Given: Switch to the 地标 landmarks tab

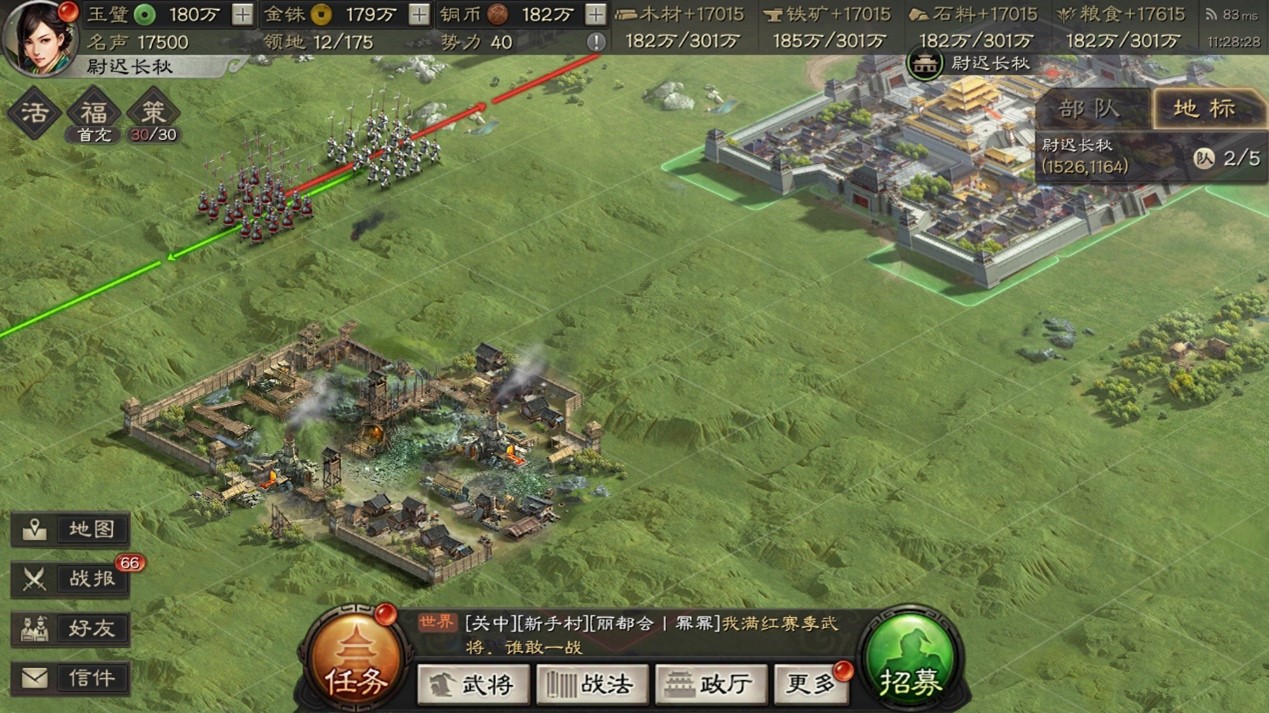Looking at the screenshot, I should click(1203, 109).
